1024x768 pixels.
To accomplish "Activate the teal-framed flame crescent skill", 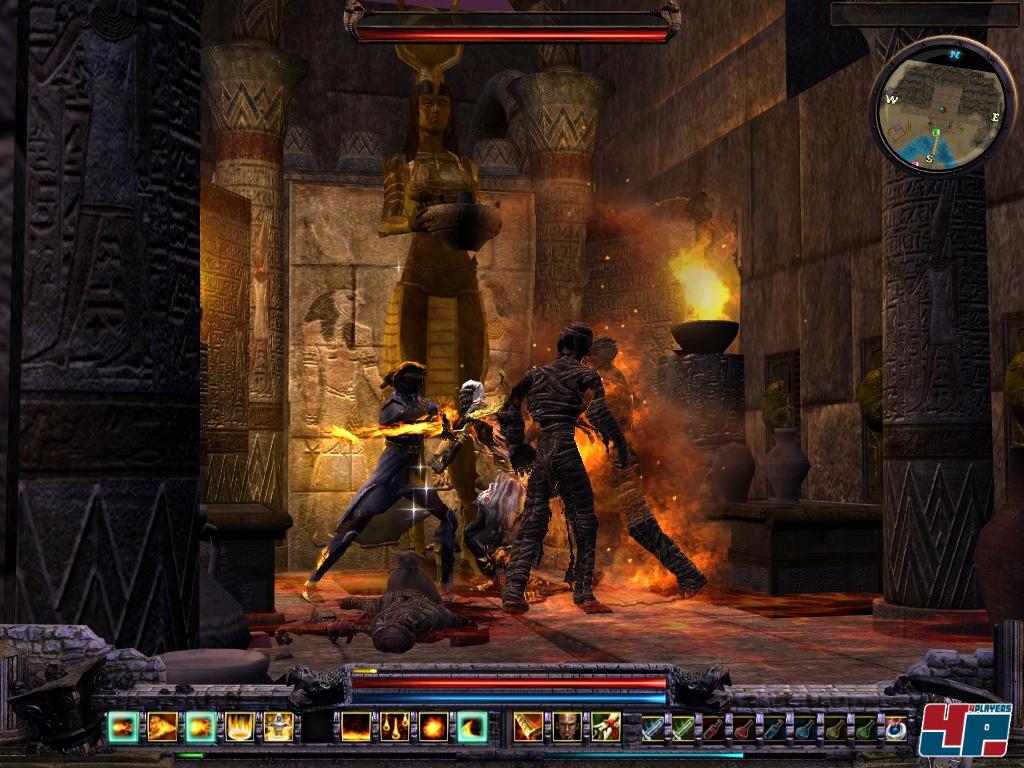I will [472, 726].
